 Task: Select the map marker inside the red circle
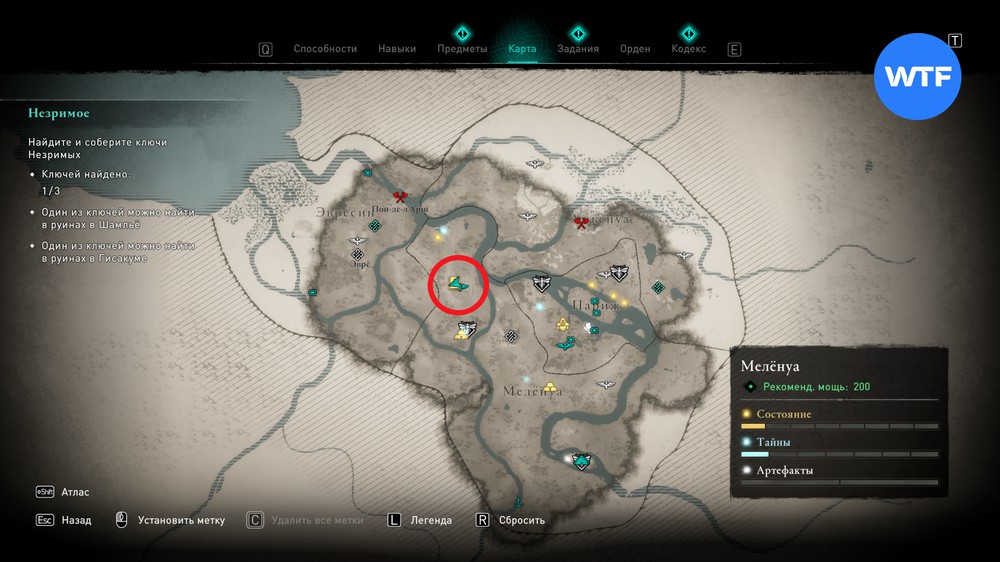(x=458, y=285)
